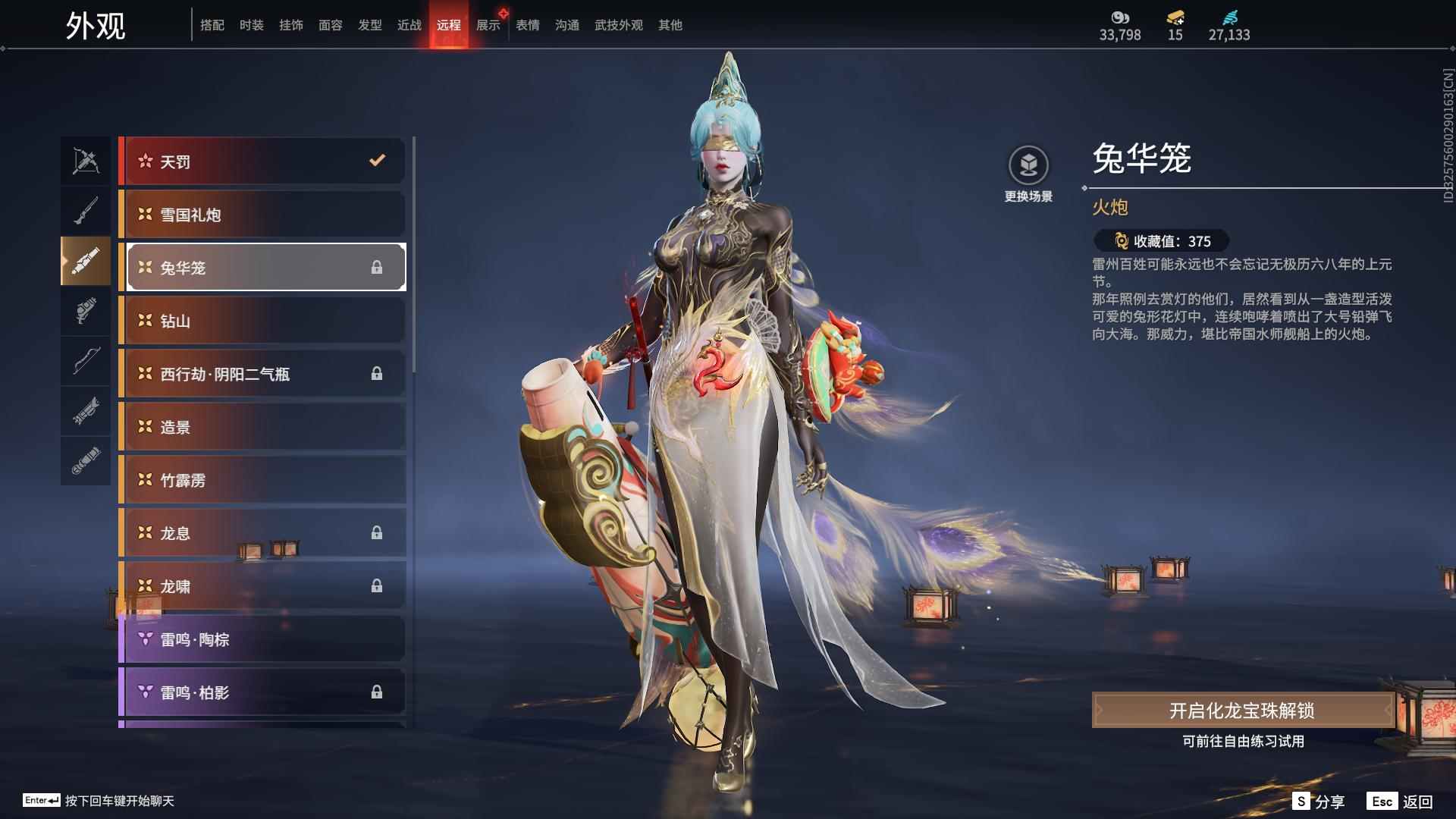
Task: Unlock with 开启化龙宝珠解锁 button
Action: 1241,711
